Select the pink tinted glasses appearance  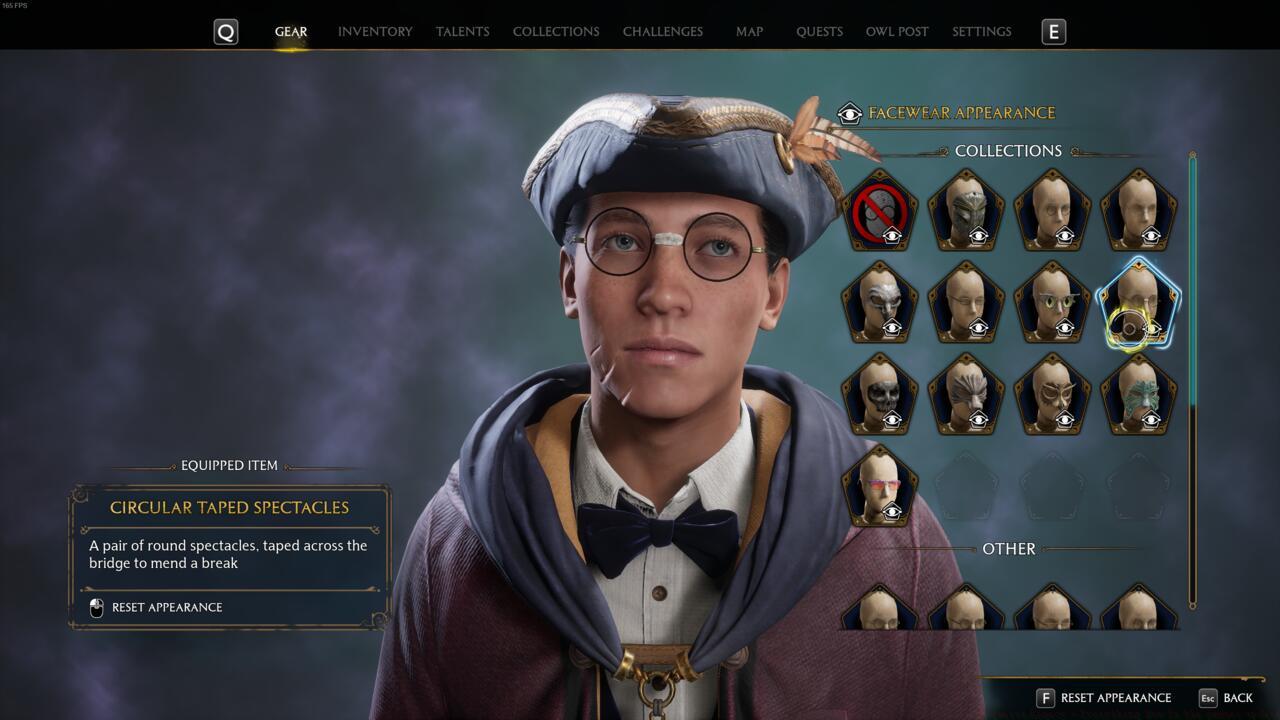tap(880, 487)
